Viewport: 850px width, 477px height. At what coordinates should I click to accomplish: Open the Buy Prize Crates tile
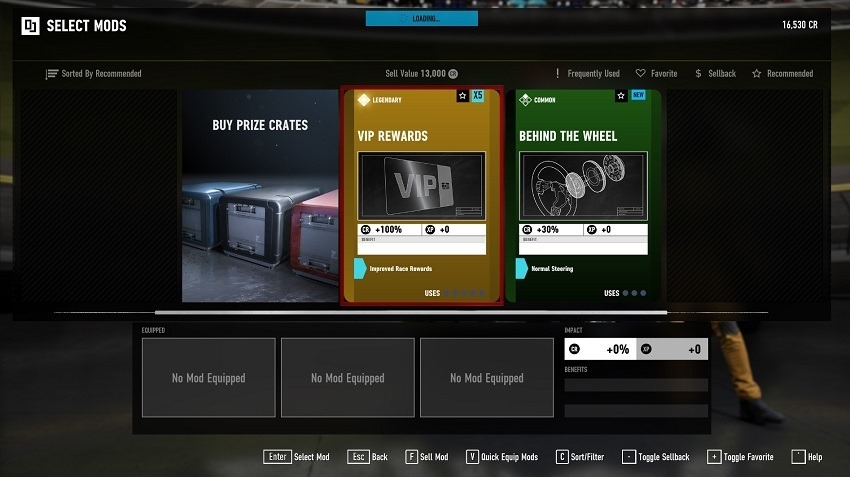tap(260, 196)
